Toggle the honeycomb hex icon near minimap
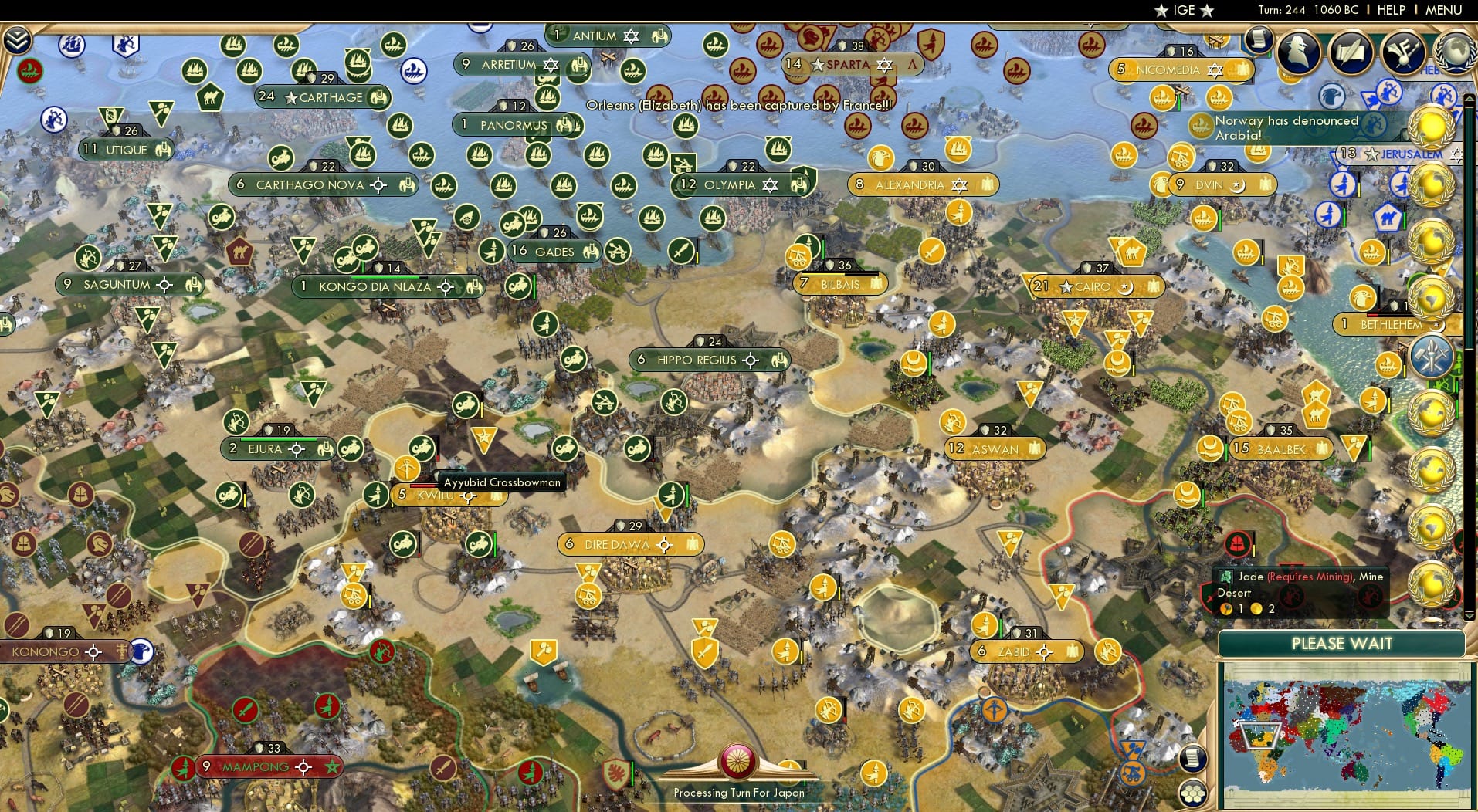The height and width of the screenshot is (812, 1478). coord(1193,794)
